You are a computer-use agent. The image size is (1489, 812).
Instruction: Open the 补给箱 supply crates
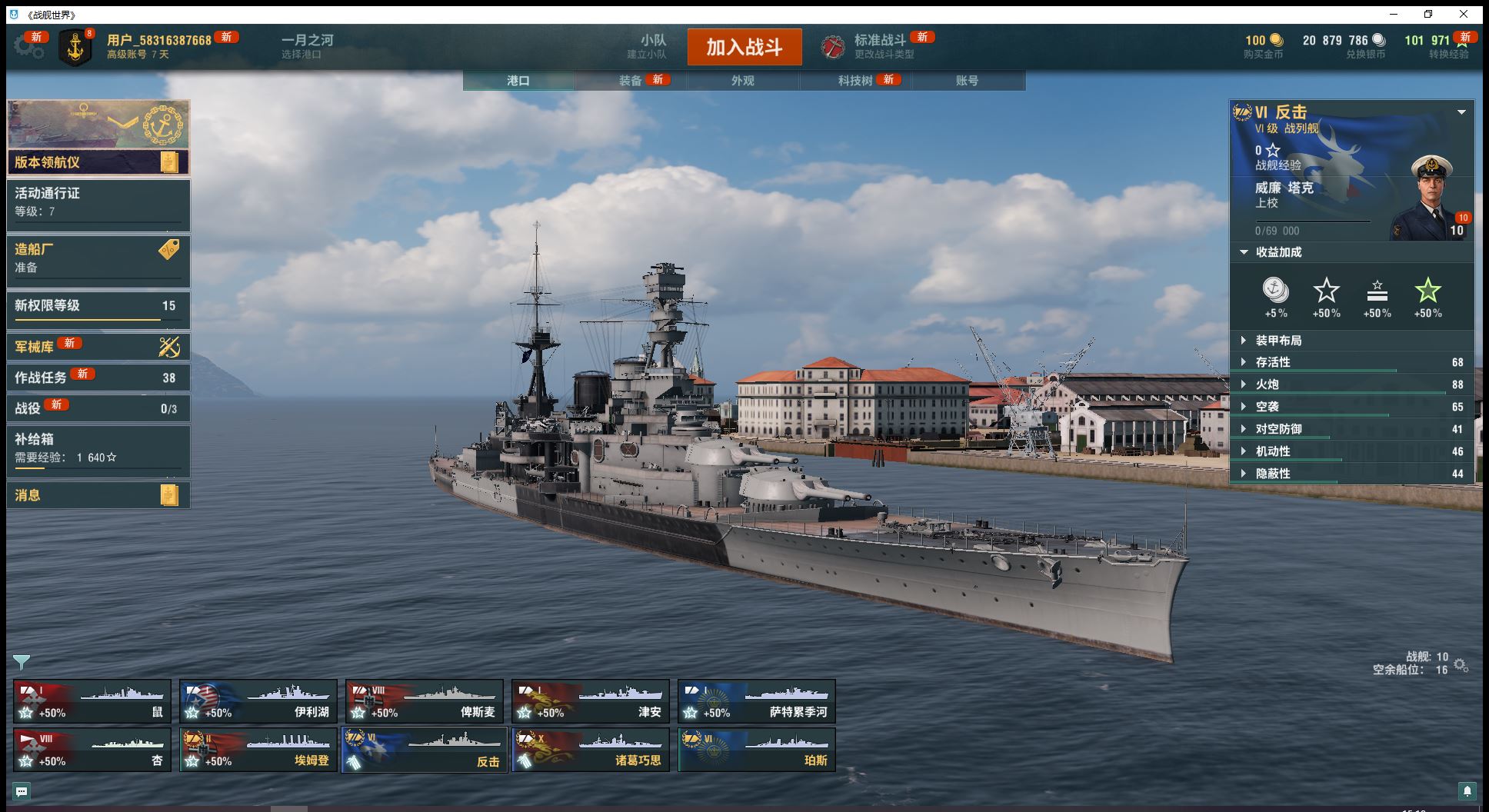tap(98, 448)
